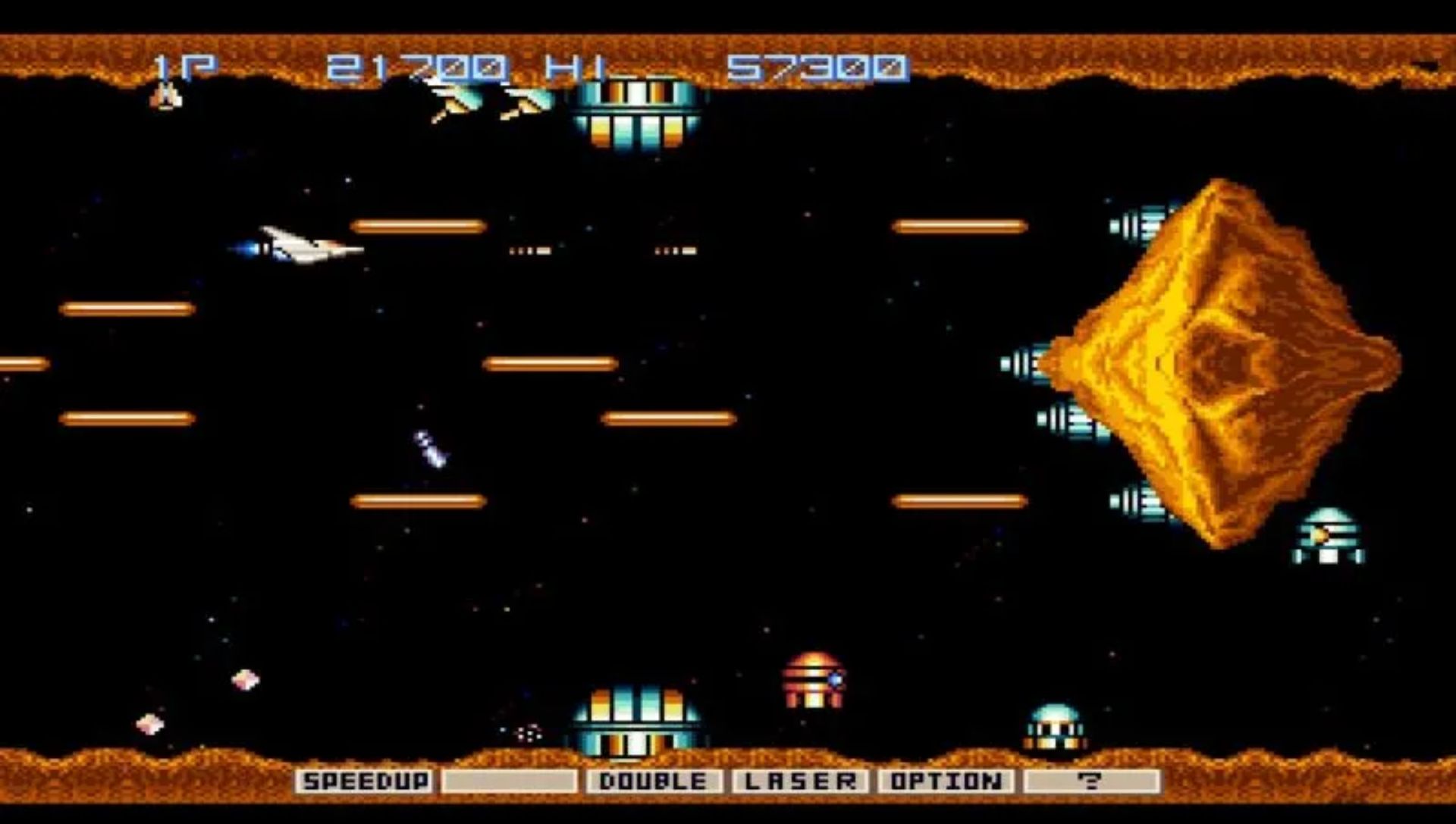Activate the LASER power-up slot
The image size is (1456, 824).
click(x=800, y=781)
